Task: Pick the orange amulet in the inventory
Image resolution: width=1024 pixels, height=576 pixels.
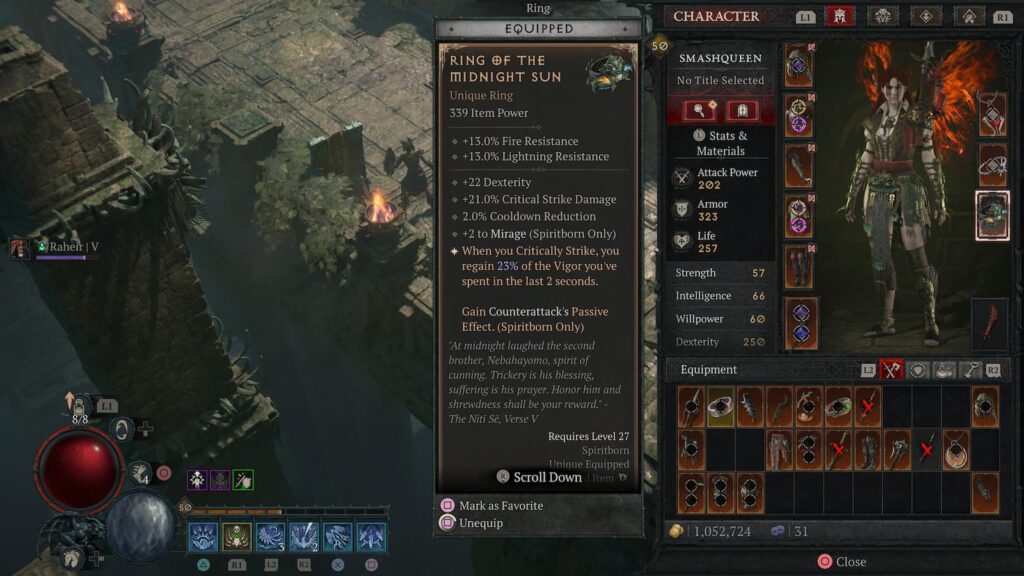Action: (955, 450)
